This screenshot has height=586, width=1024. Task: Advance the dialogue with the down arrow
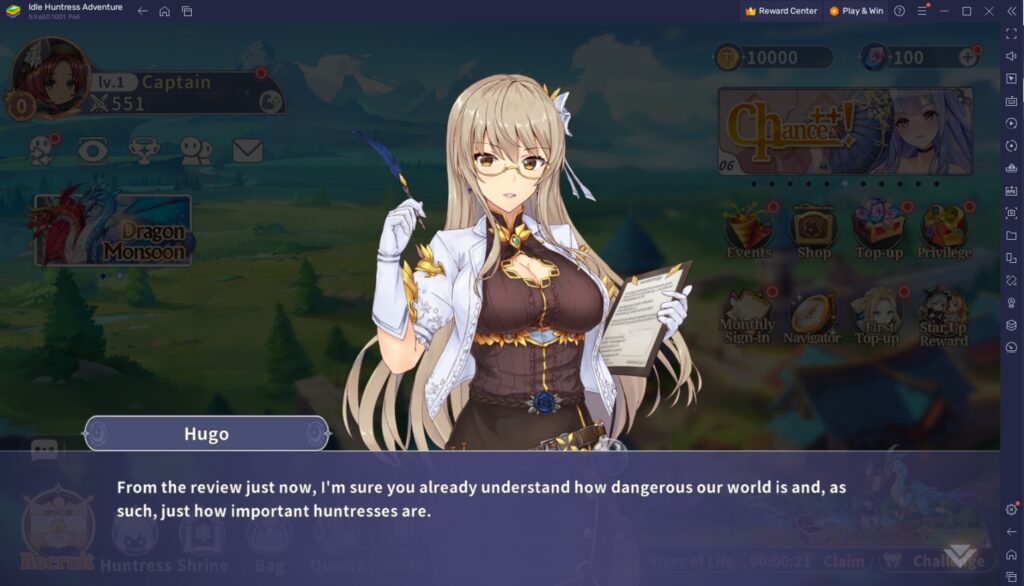click(963, 556)
